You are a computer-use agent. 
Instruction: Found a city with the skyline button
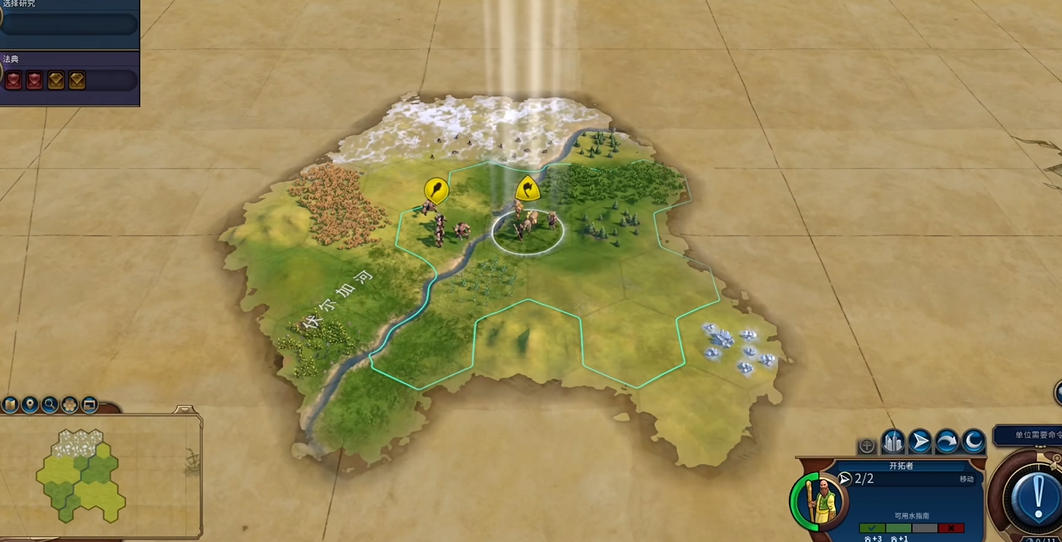893,441
